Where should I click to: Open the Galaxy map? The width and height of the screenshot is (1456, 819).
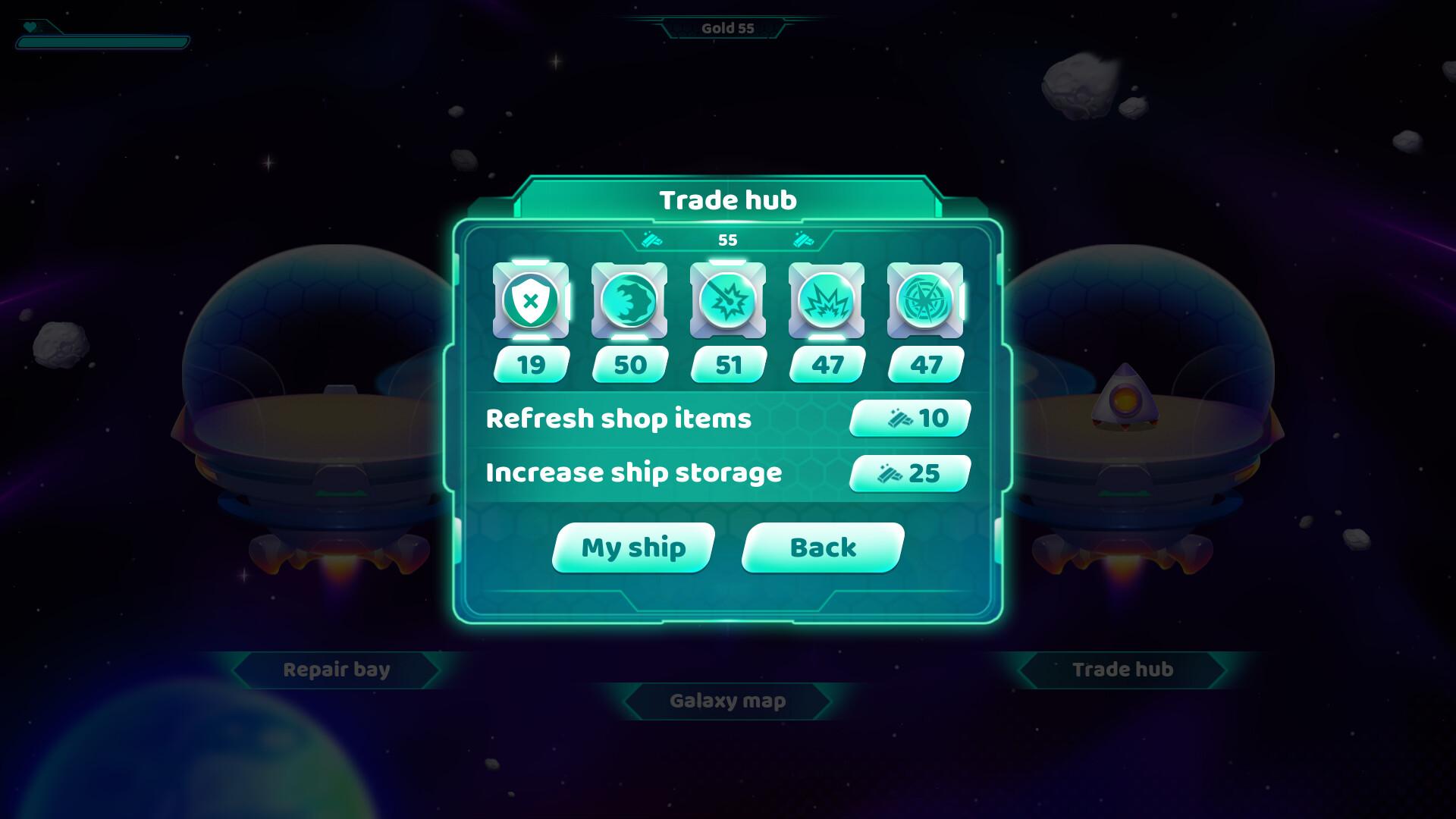click(727, 701)
